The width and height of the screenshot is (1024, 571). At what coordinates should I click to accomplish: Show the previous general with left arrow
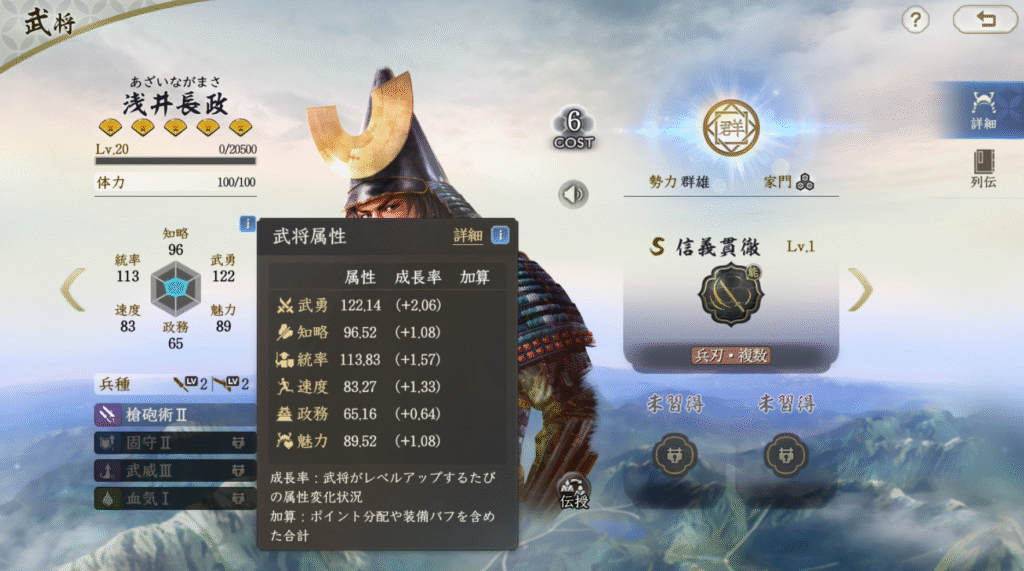(x=73, y=289)
